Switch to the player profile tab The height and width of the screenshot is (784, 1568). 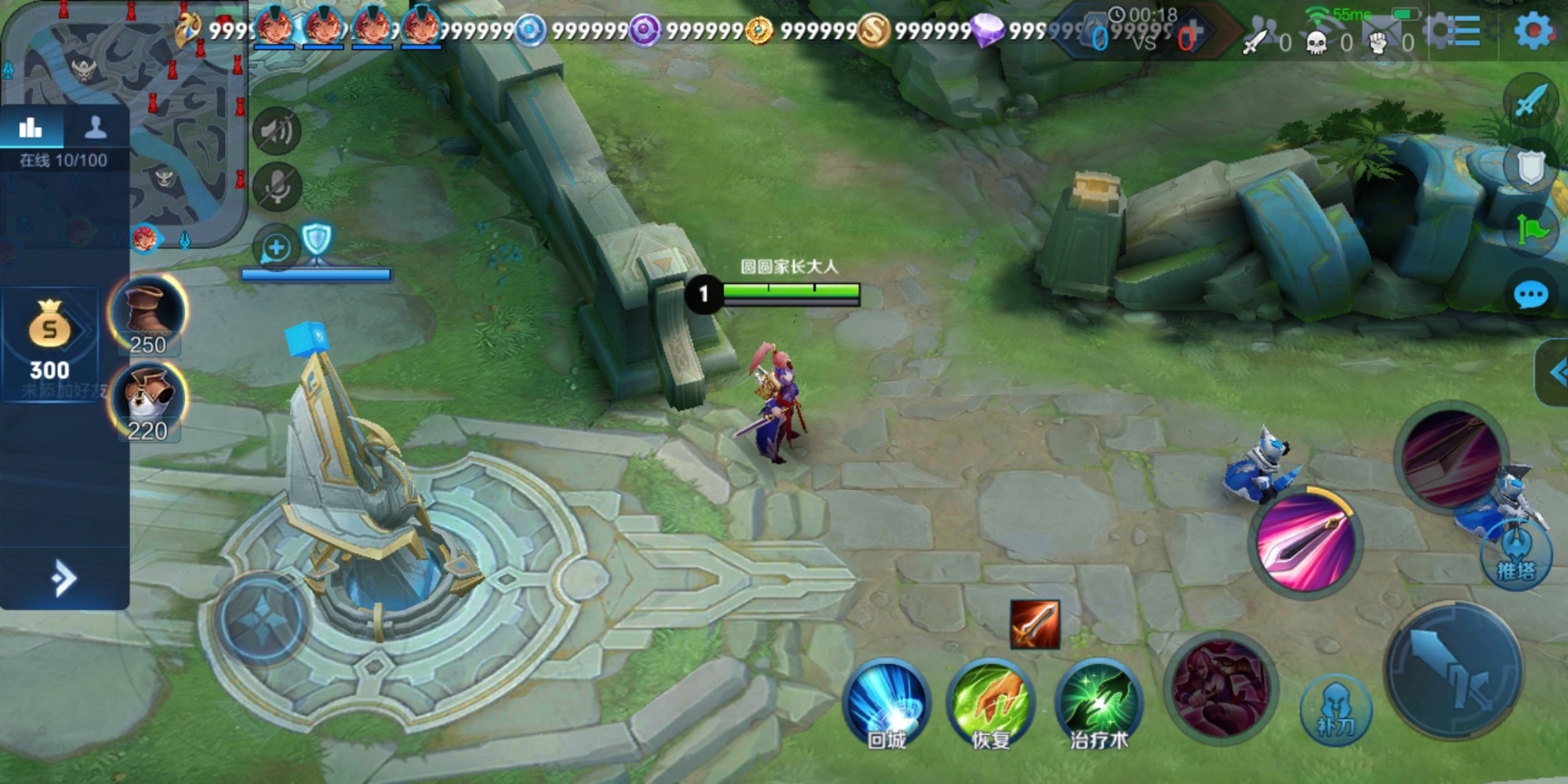point(96,128)
